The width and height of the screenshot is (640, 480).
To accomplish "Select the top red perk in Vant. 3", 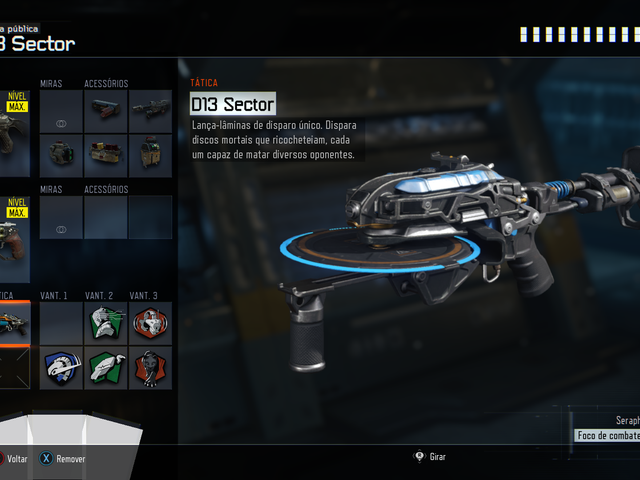I will pyautogui.click(x=149, y=323).
